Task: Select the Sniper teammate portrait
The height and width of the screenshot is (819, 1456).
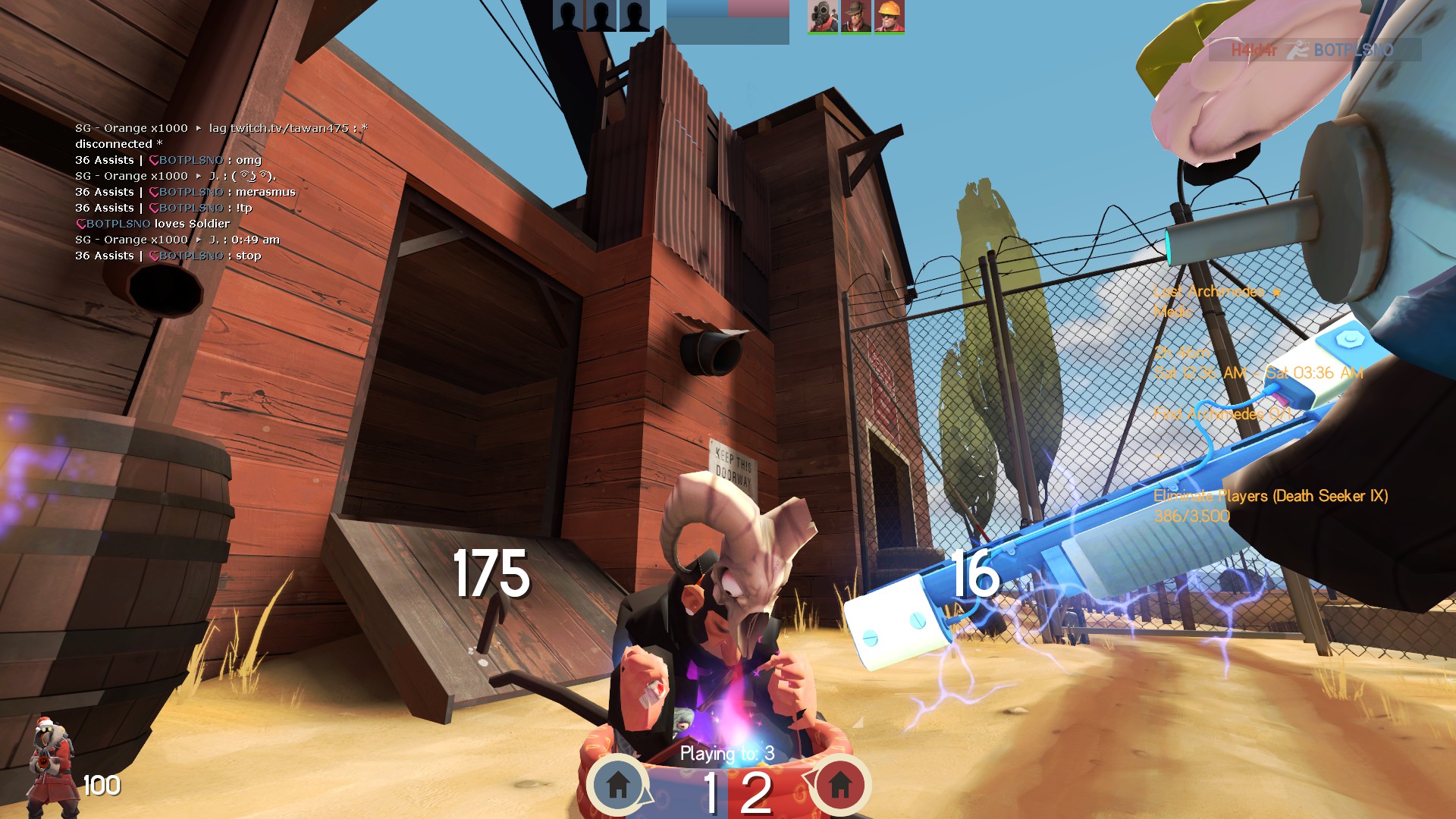Action: pos(855,17)
